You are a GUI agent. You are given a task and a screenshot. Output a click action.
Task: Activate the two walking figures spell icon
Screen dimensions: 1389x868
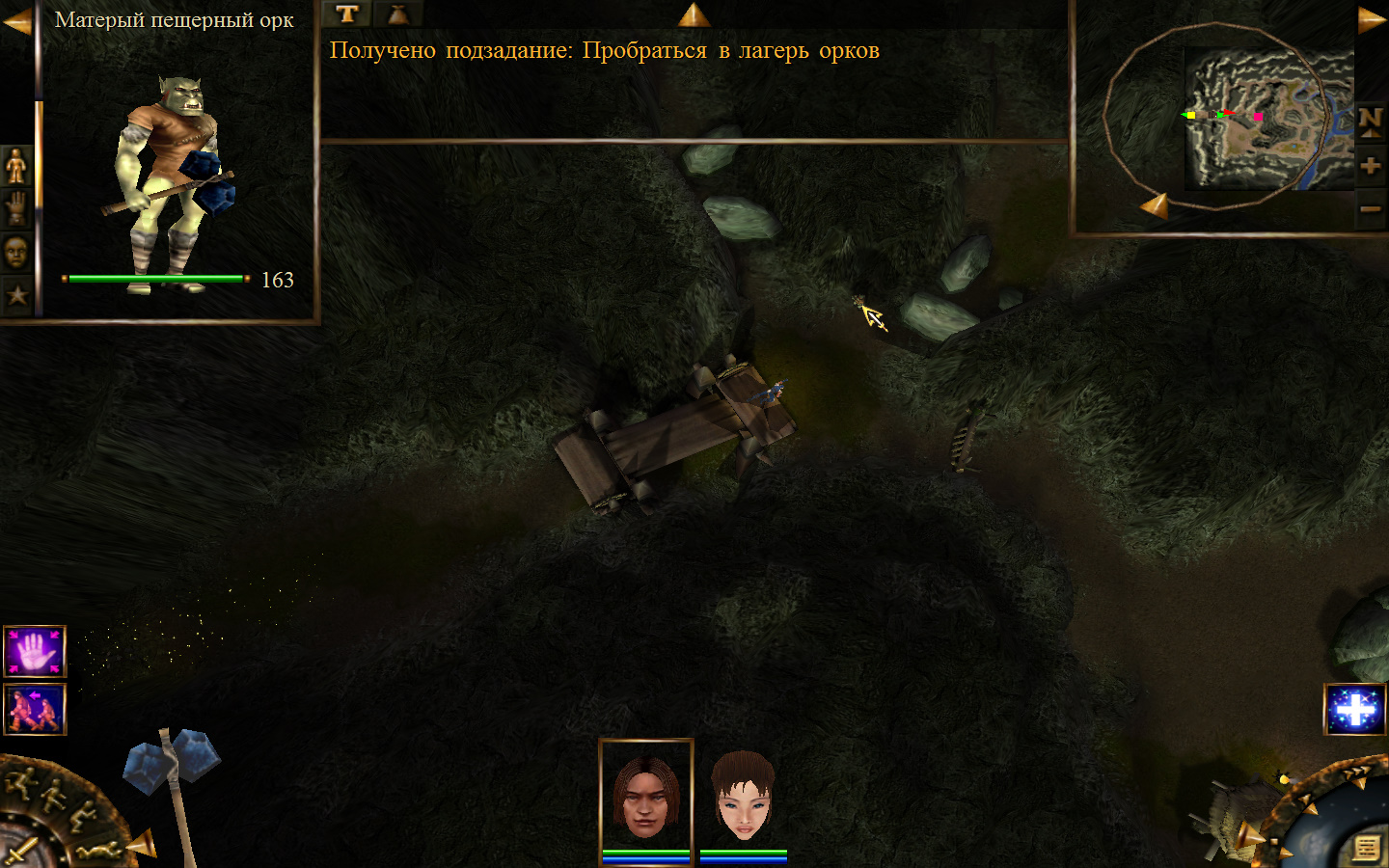(x=35, y=709)
